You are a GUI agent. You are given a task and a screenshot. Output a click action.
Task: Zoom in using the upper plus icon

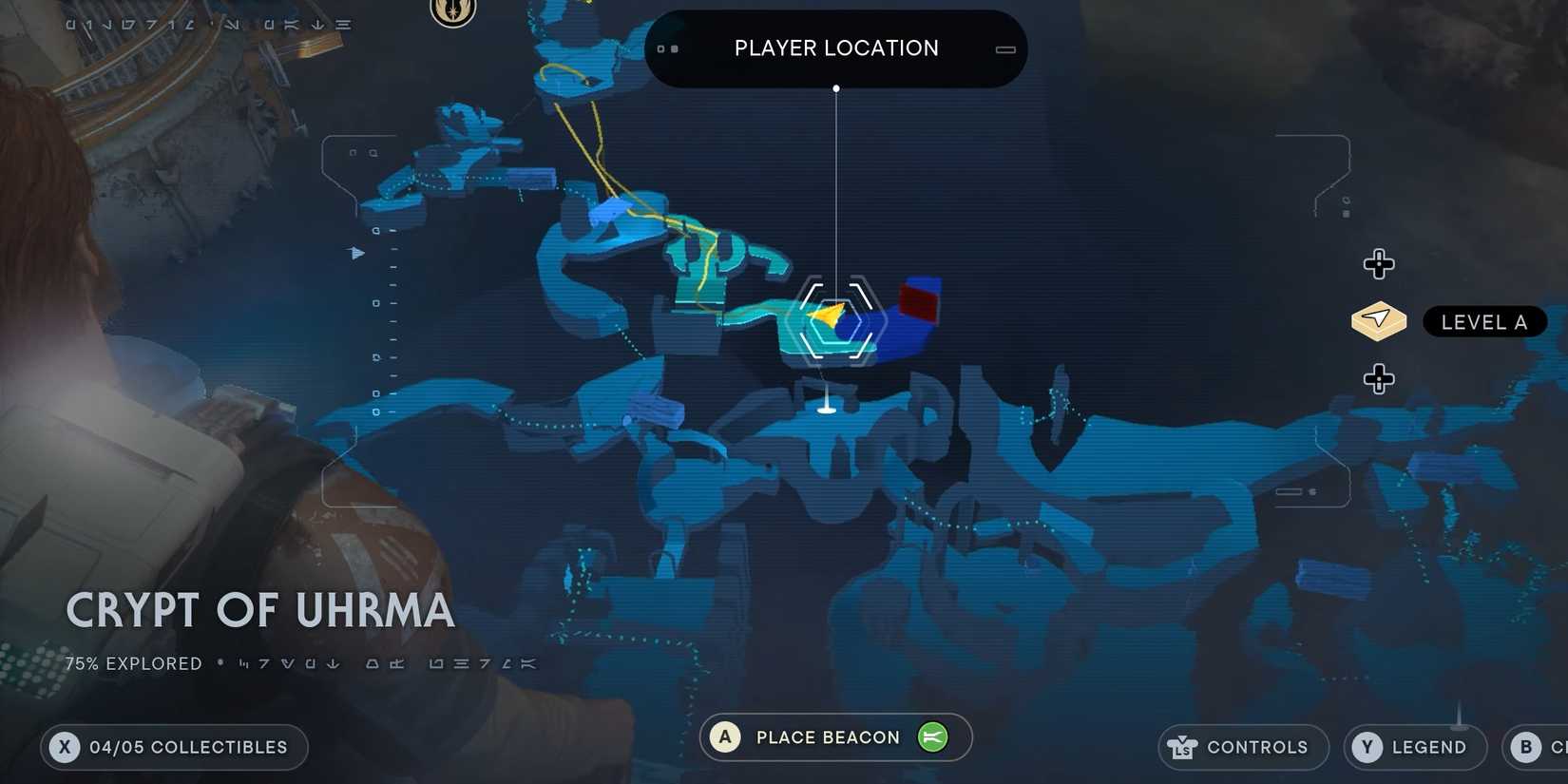1379,263
